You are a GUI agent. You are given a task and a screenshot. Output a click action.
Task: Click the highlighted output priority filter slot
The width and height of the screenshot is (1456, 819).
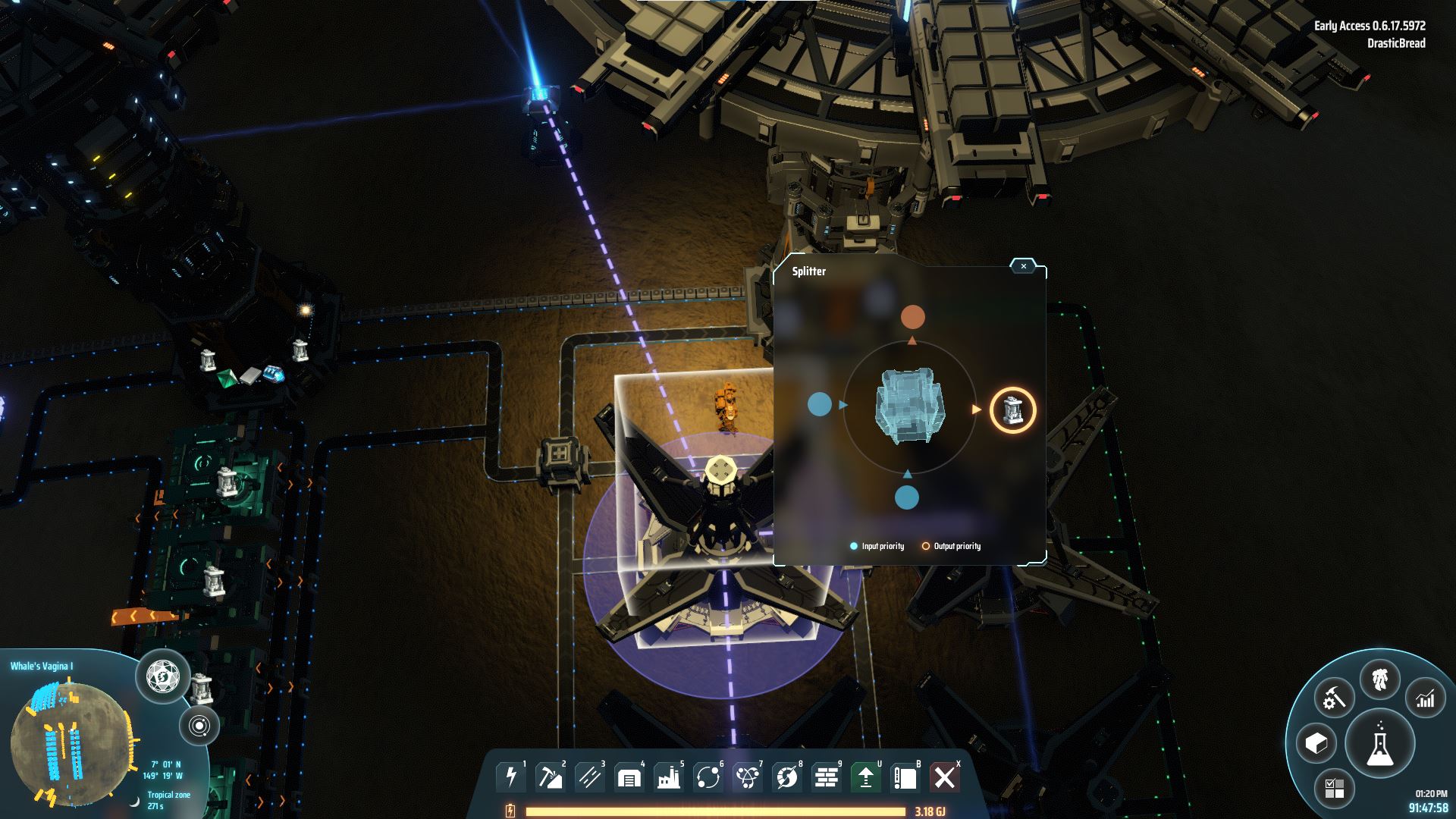[x=1013, y=410]
